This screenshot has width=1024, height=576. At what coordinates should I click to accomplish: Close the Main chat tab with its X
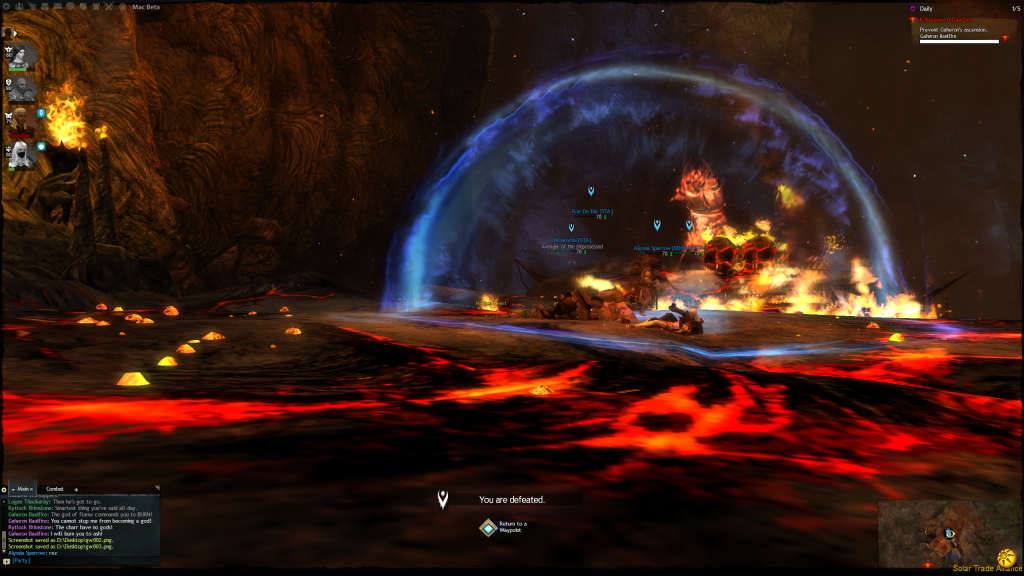[x=33, y=489]
